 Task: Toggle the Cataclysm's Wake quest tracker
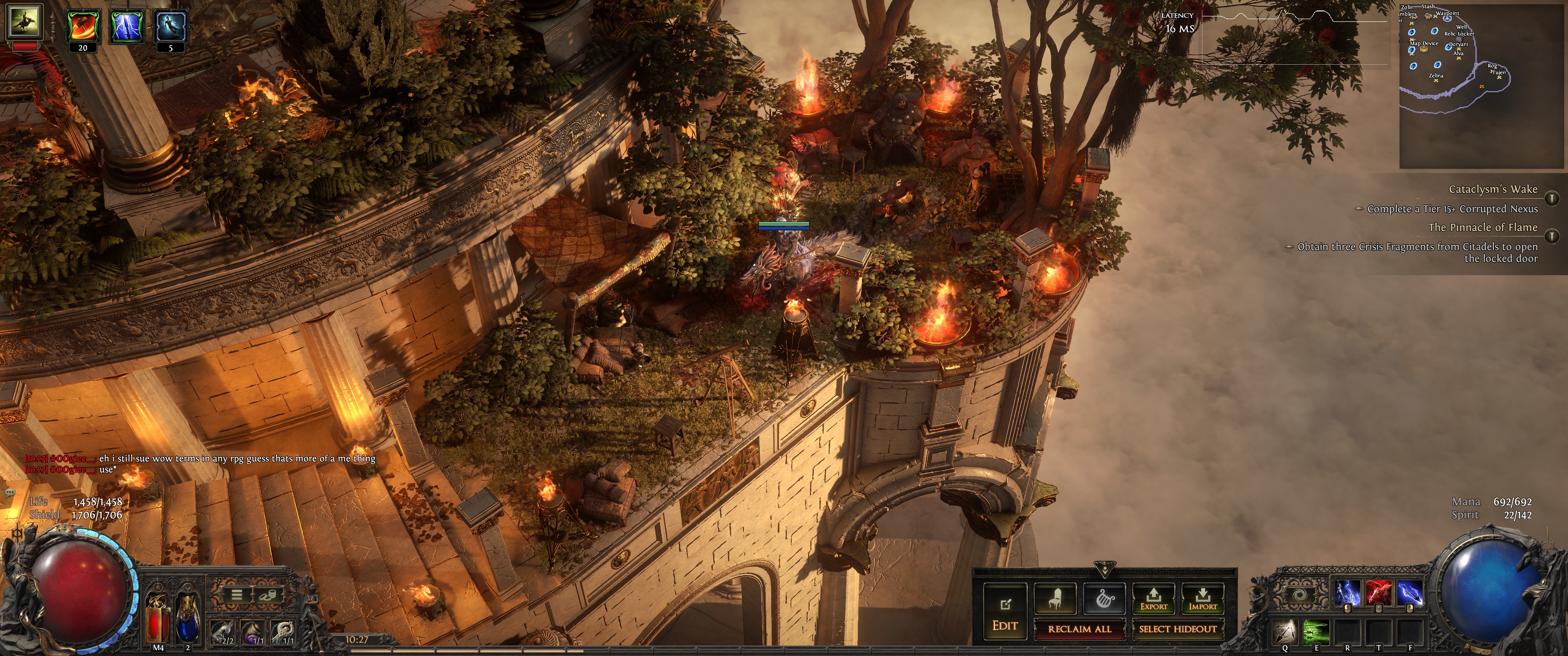[1552, 198]
